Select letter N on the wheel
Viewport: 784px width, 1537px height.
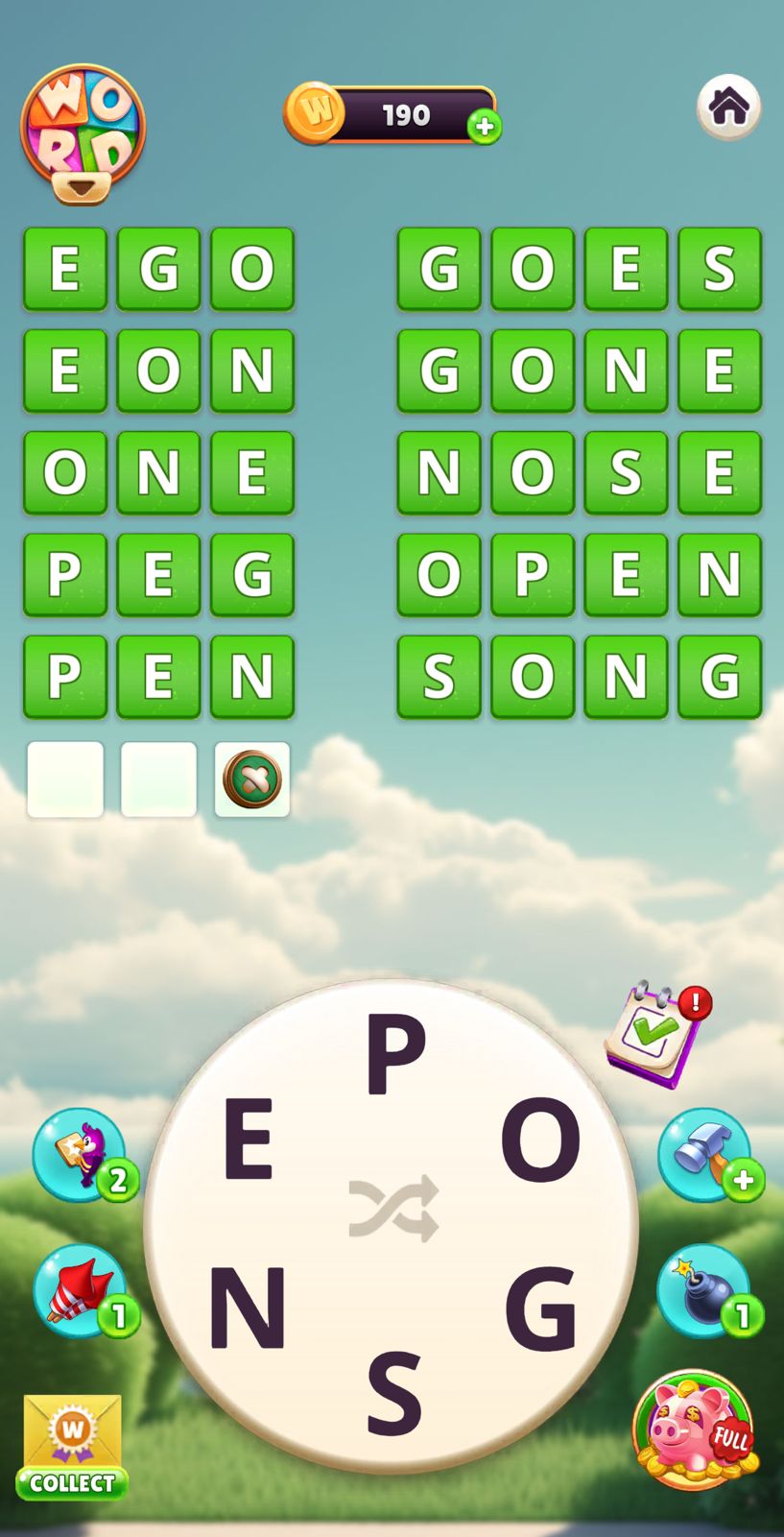(x=247, y=1307)
